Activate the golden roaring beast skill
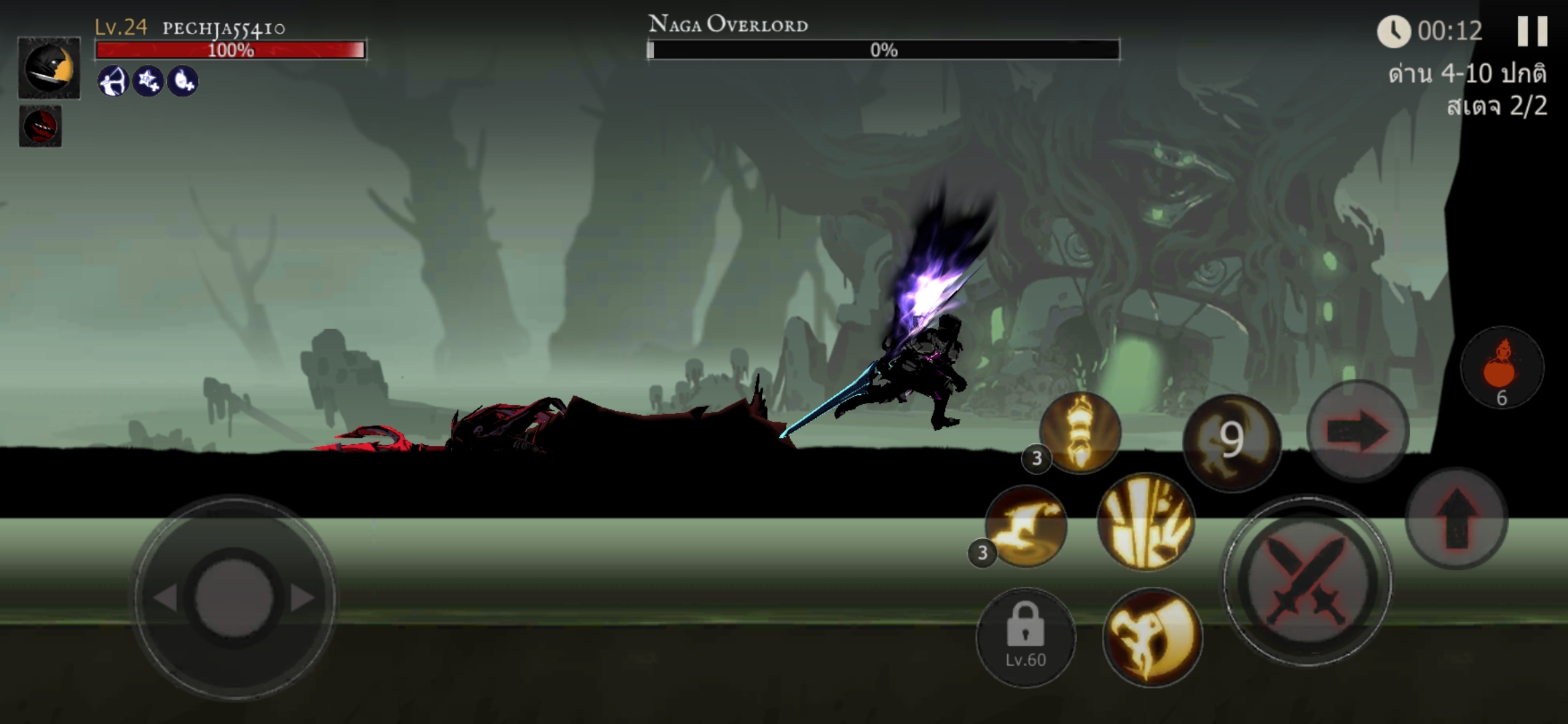This screenshot has width=1568, height=724. pyautogui.click(x=1152, y=637)
